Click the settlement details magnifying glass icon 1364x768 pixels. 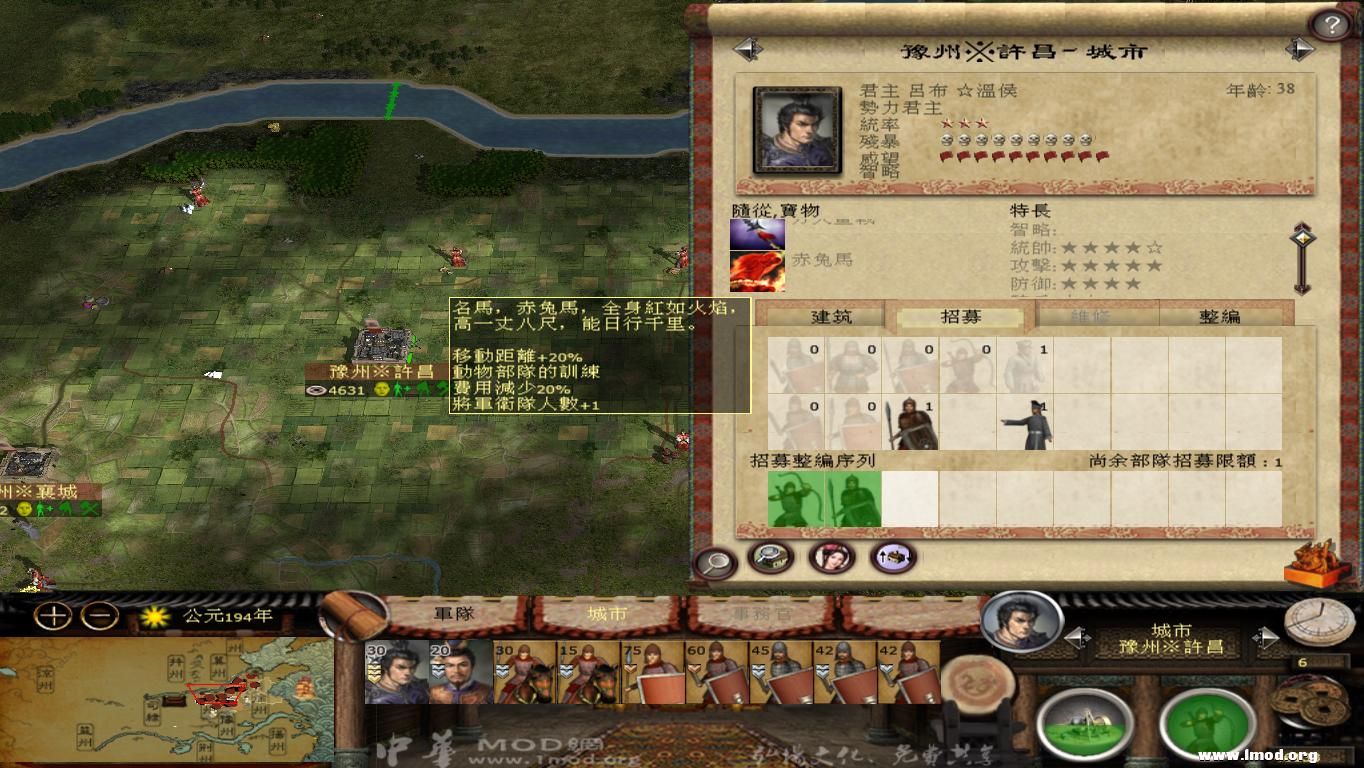[712, 560]
